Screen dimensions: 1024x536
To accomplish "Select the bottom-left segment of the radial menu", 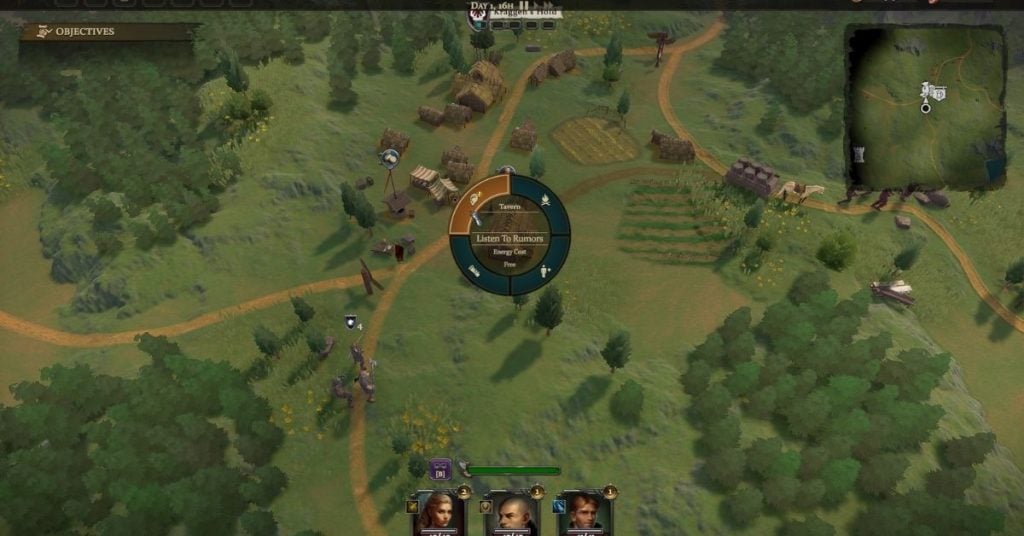I will [475, 270].
